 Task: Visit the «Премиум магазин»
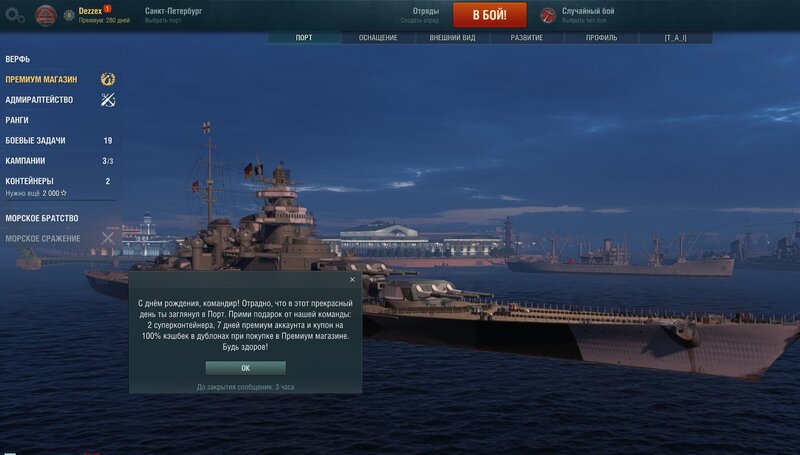[41, 79]
